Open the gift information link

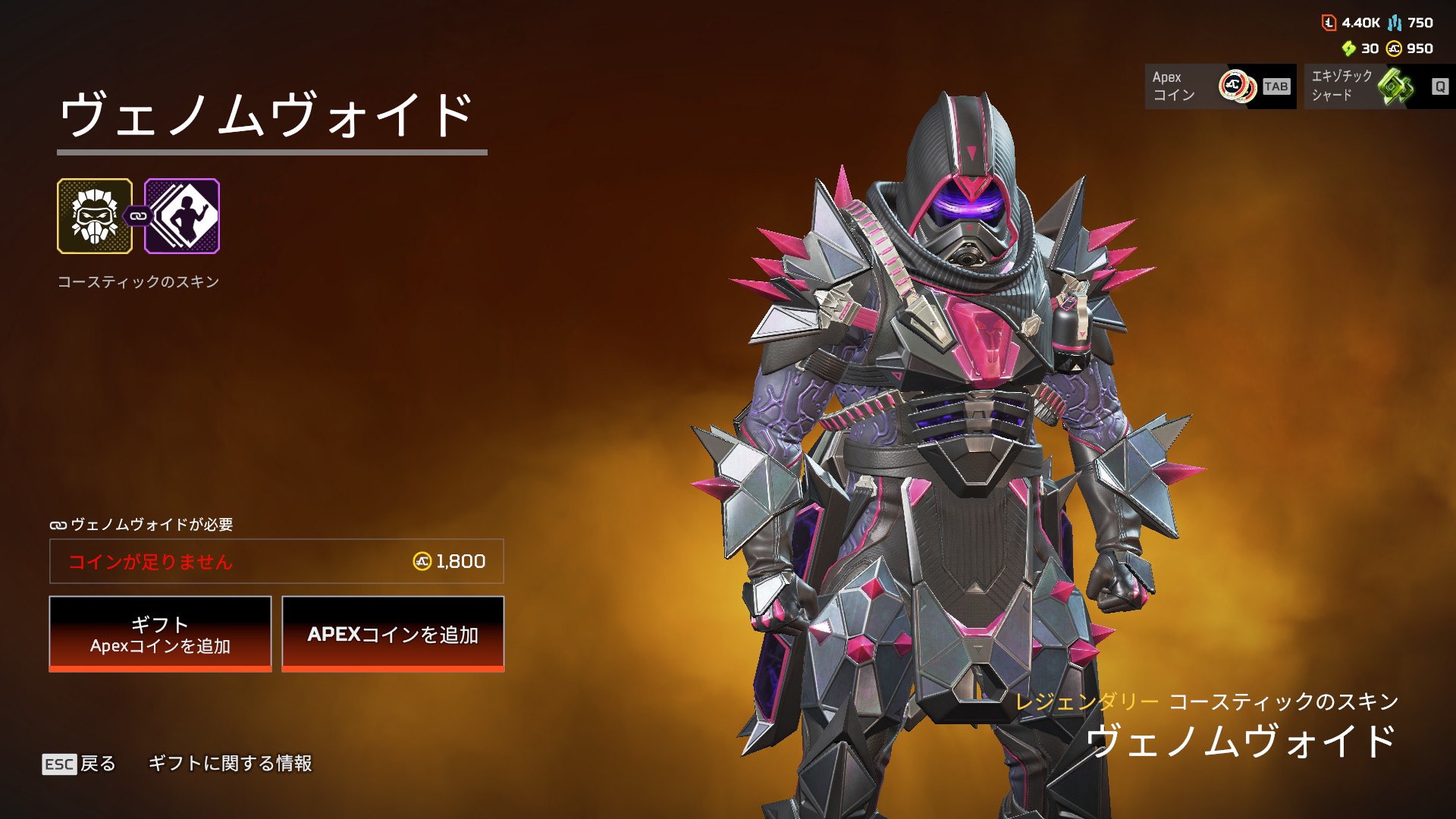pos(230,764)
